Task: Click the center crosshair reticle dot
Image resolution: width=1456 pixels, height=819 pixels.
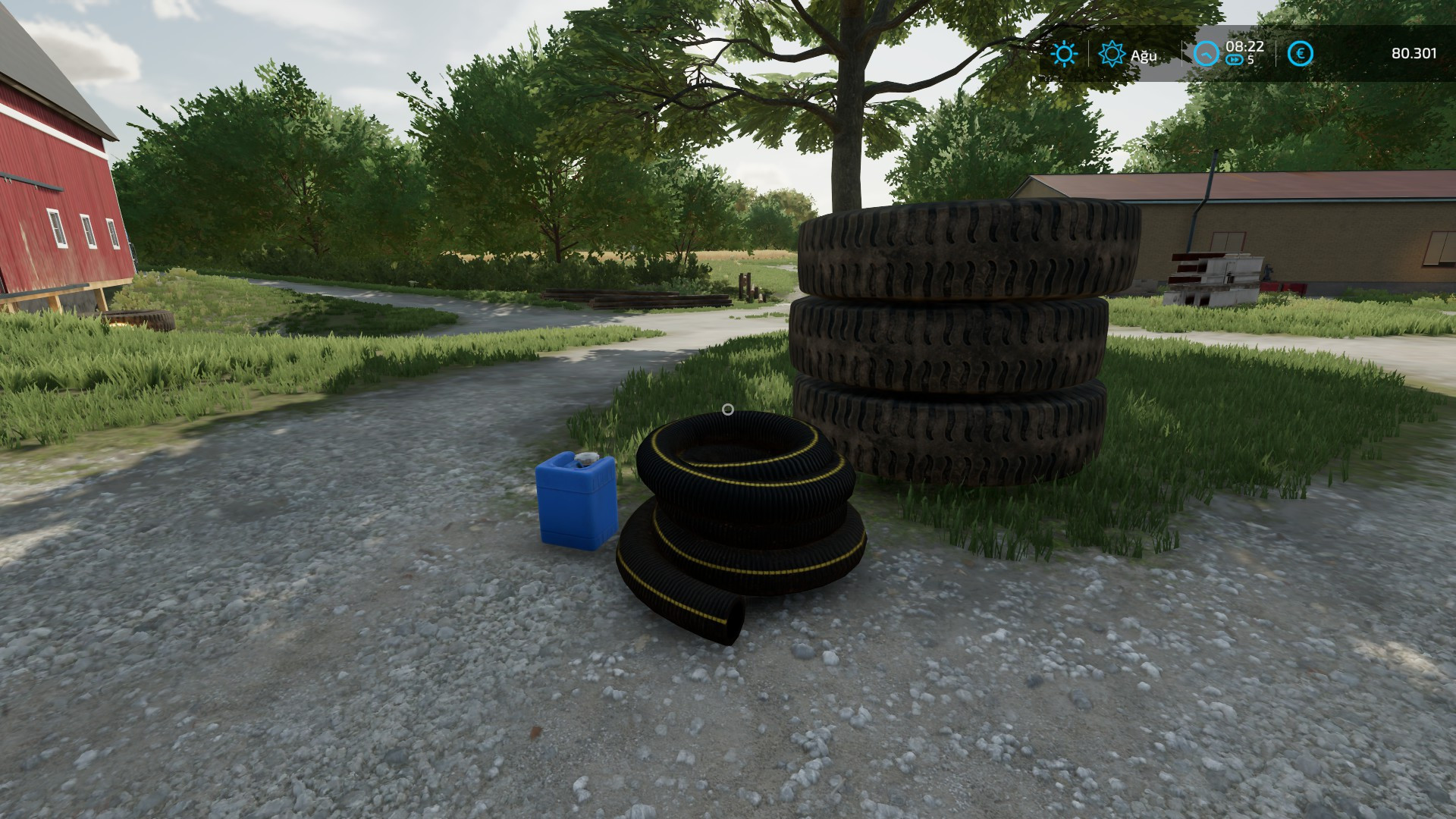Action: [730, 409]
